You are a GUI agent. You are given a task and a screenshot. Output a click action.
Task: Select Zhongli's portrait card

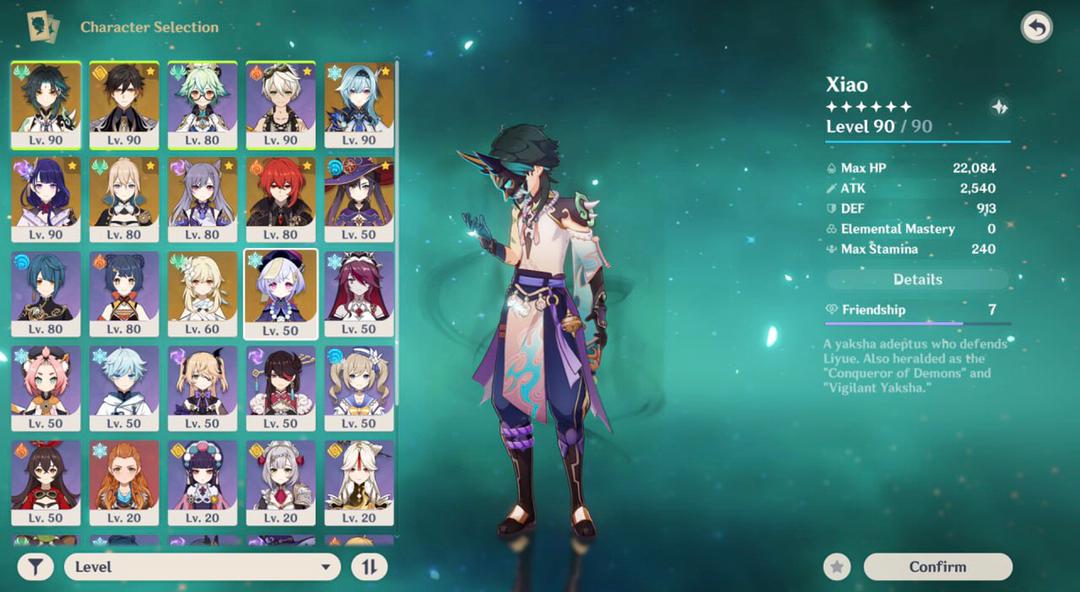coord(124,98)
